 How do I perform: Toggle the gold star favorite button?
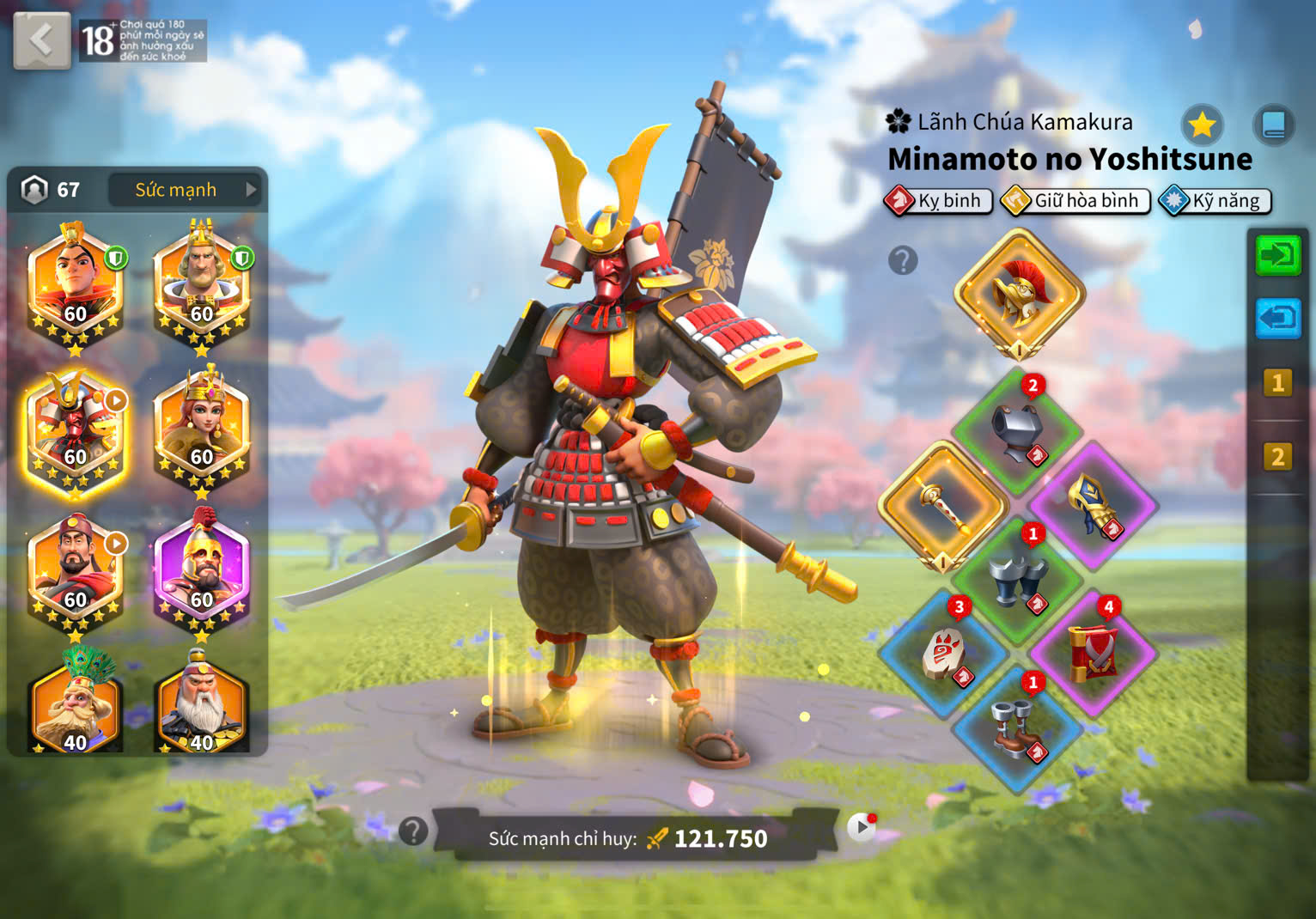pyautogui.click(x=1202, y=125)
